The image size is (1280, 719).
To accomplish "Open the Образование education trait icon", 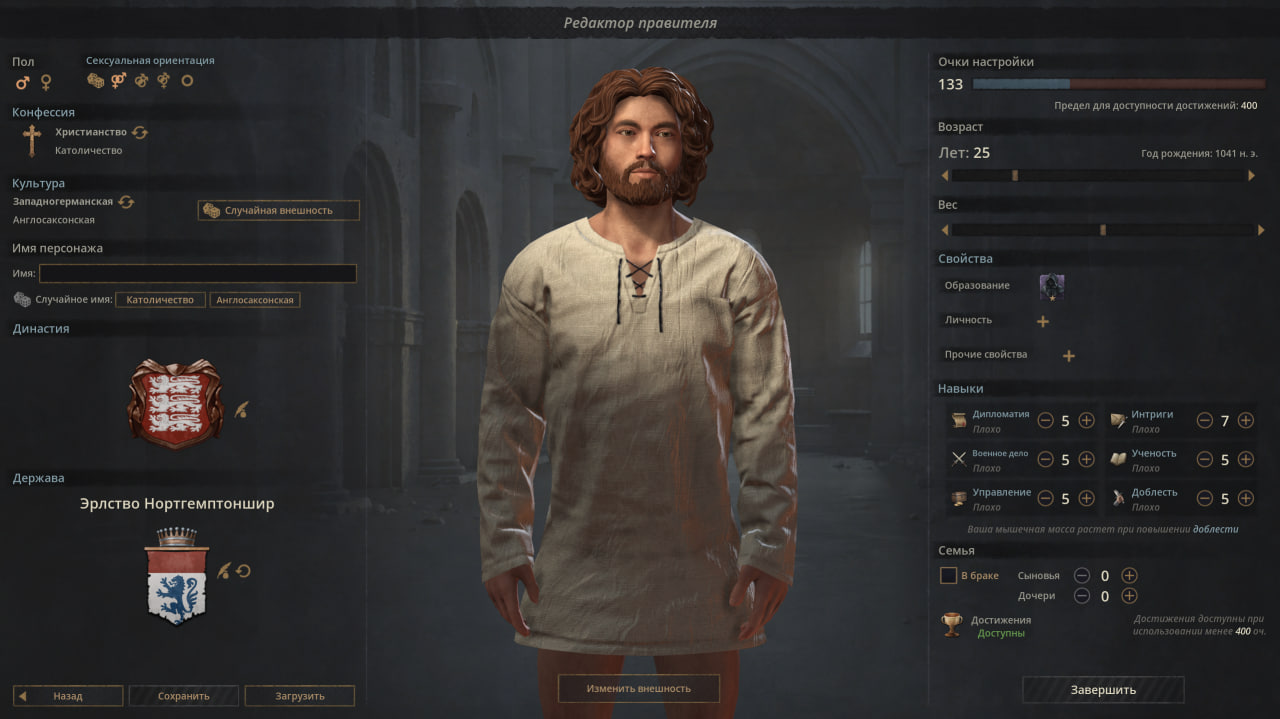I will (x=1051, y=287).
